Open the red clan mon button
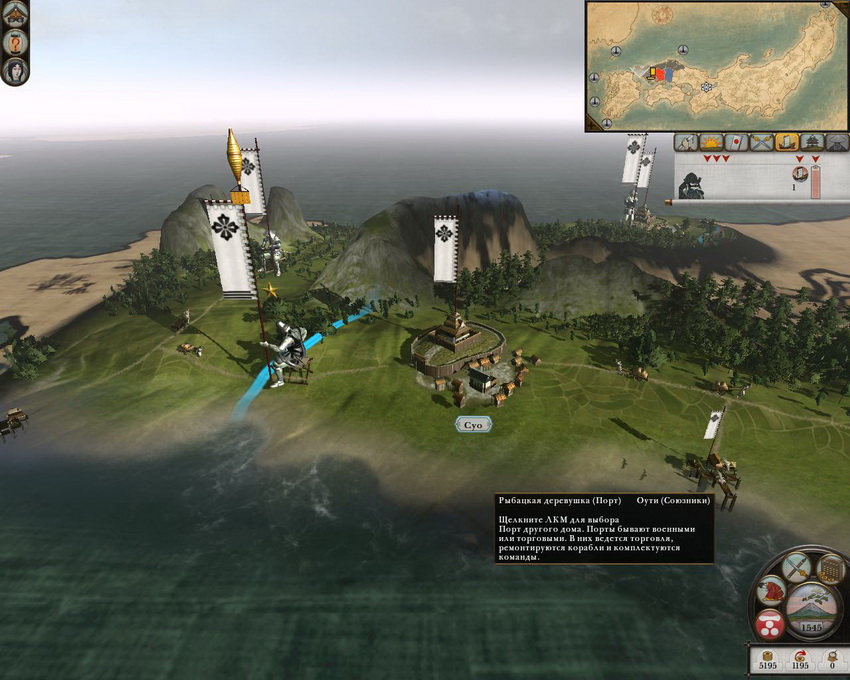Viewport: 850px width, 680px height. 769,627
